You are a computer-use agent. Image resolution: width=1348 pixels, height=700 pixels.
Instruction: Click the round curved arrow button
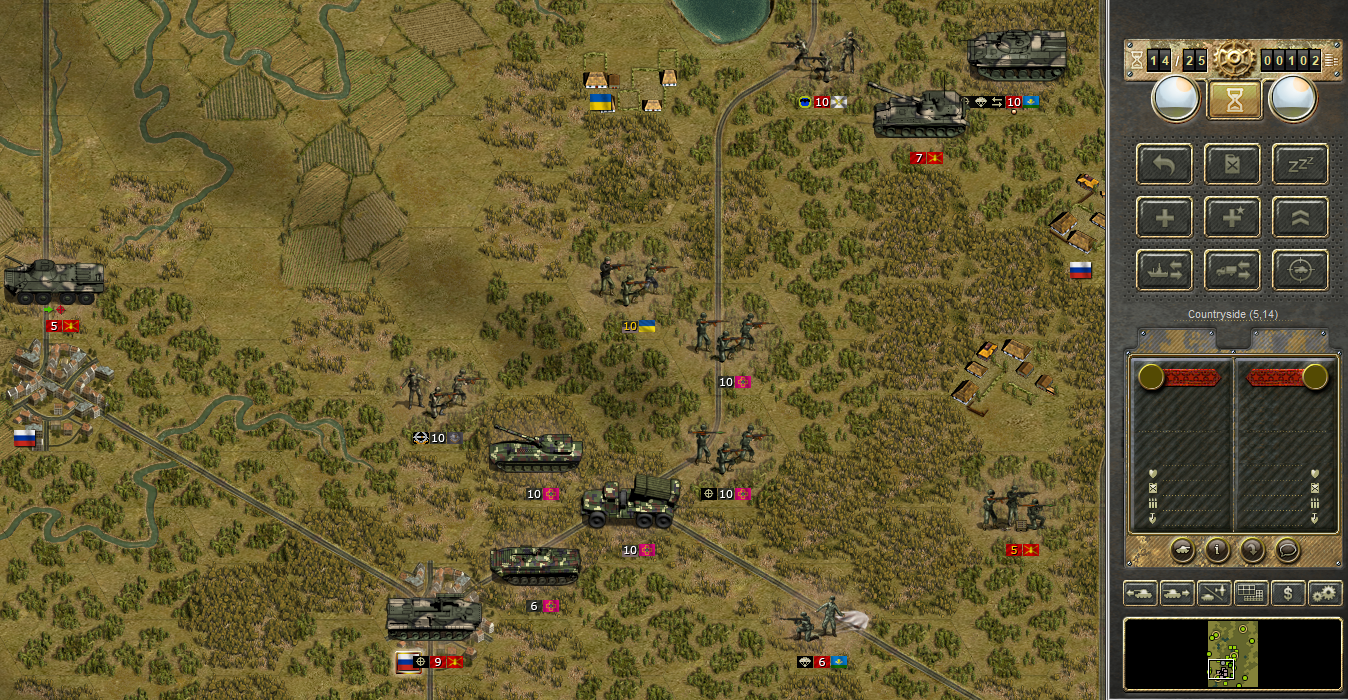[1251, 549]
